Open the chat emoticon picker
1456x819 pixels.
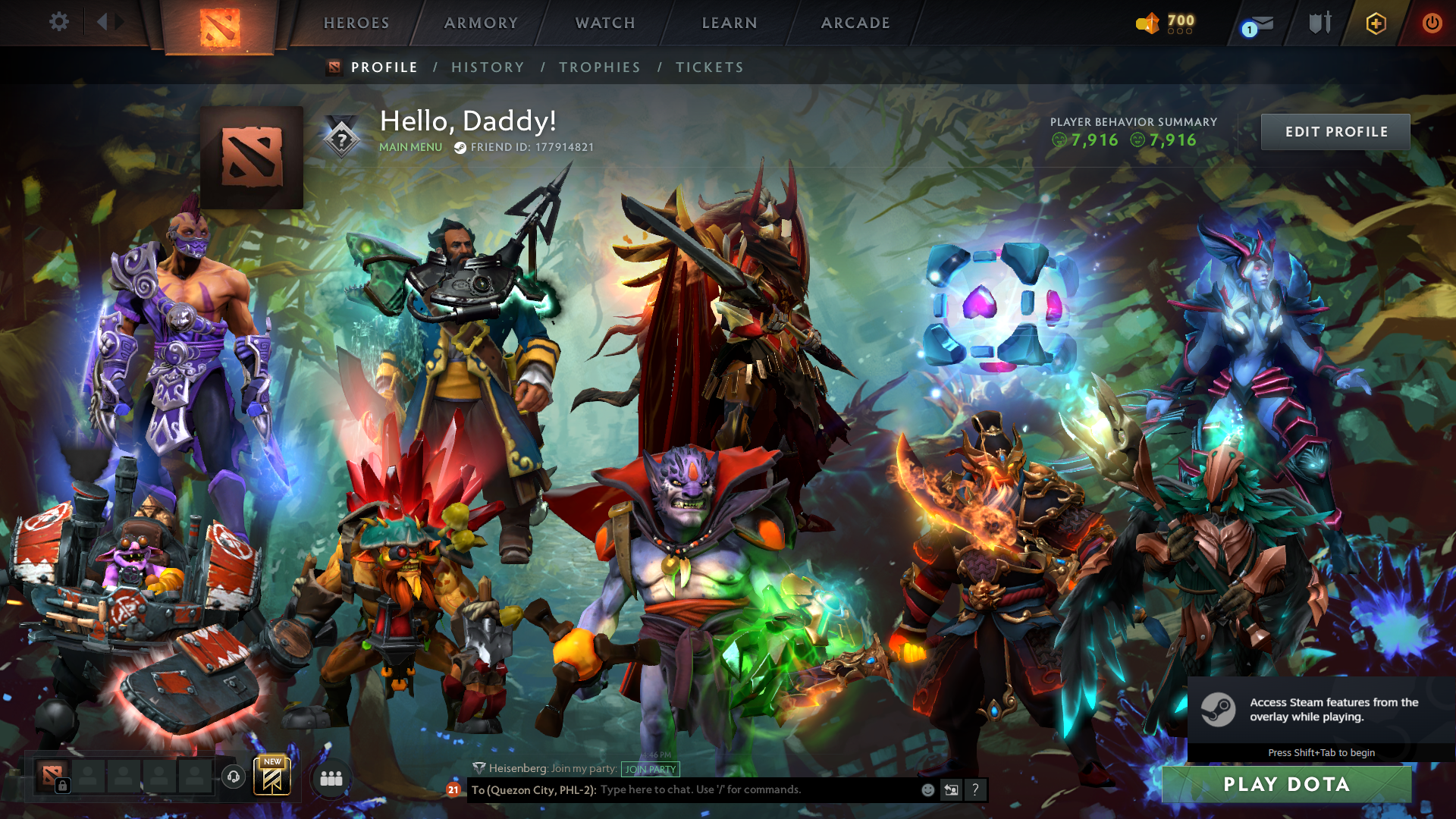(927, 790)
